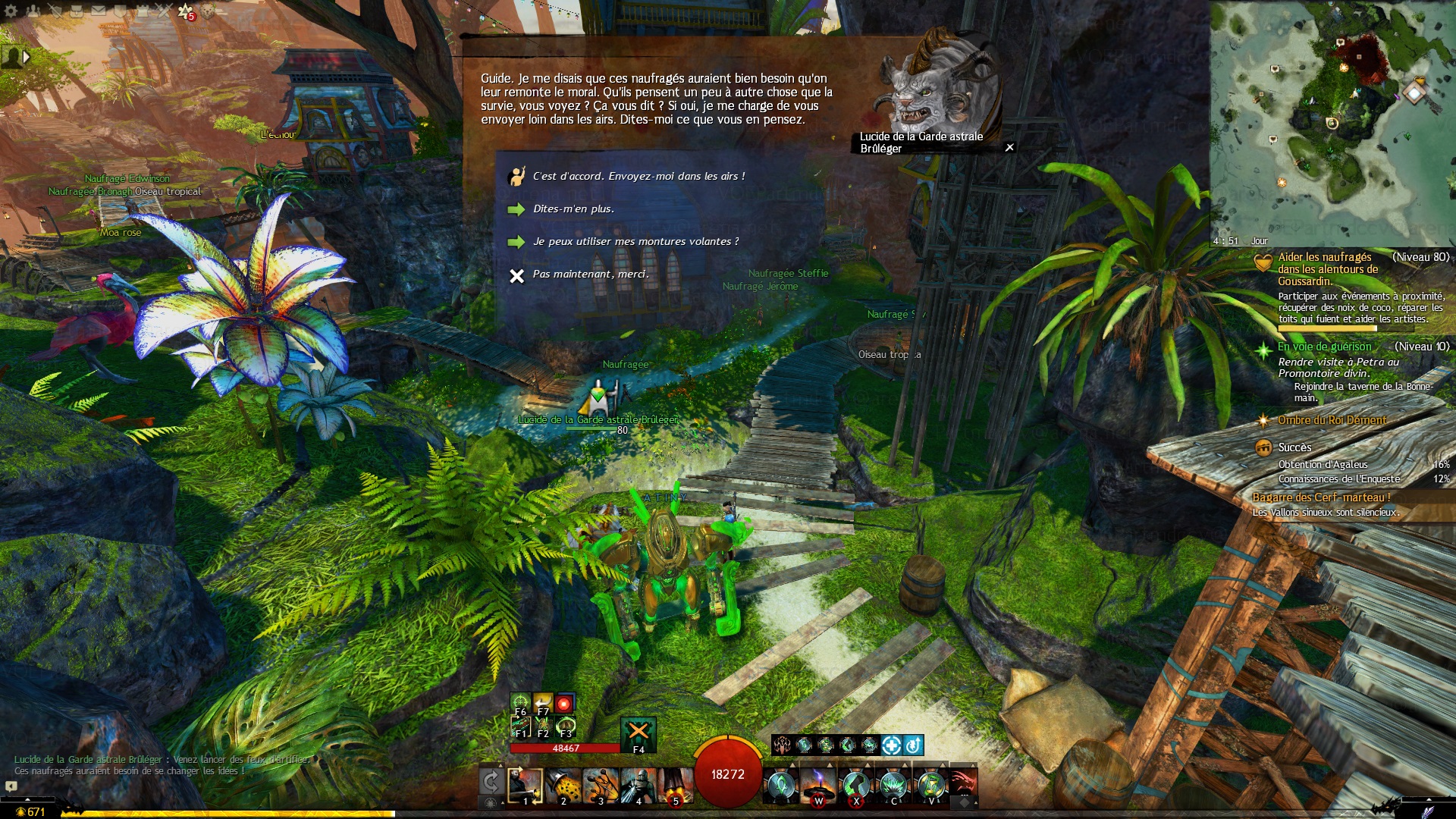This screenshot has width=1456, height=819.
Task: Open the game menu gear icon
Action: click(12, 11)
